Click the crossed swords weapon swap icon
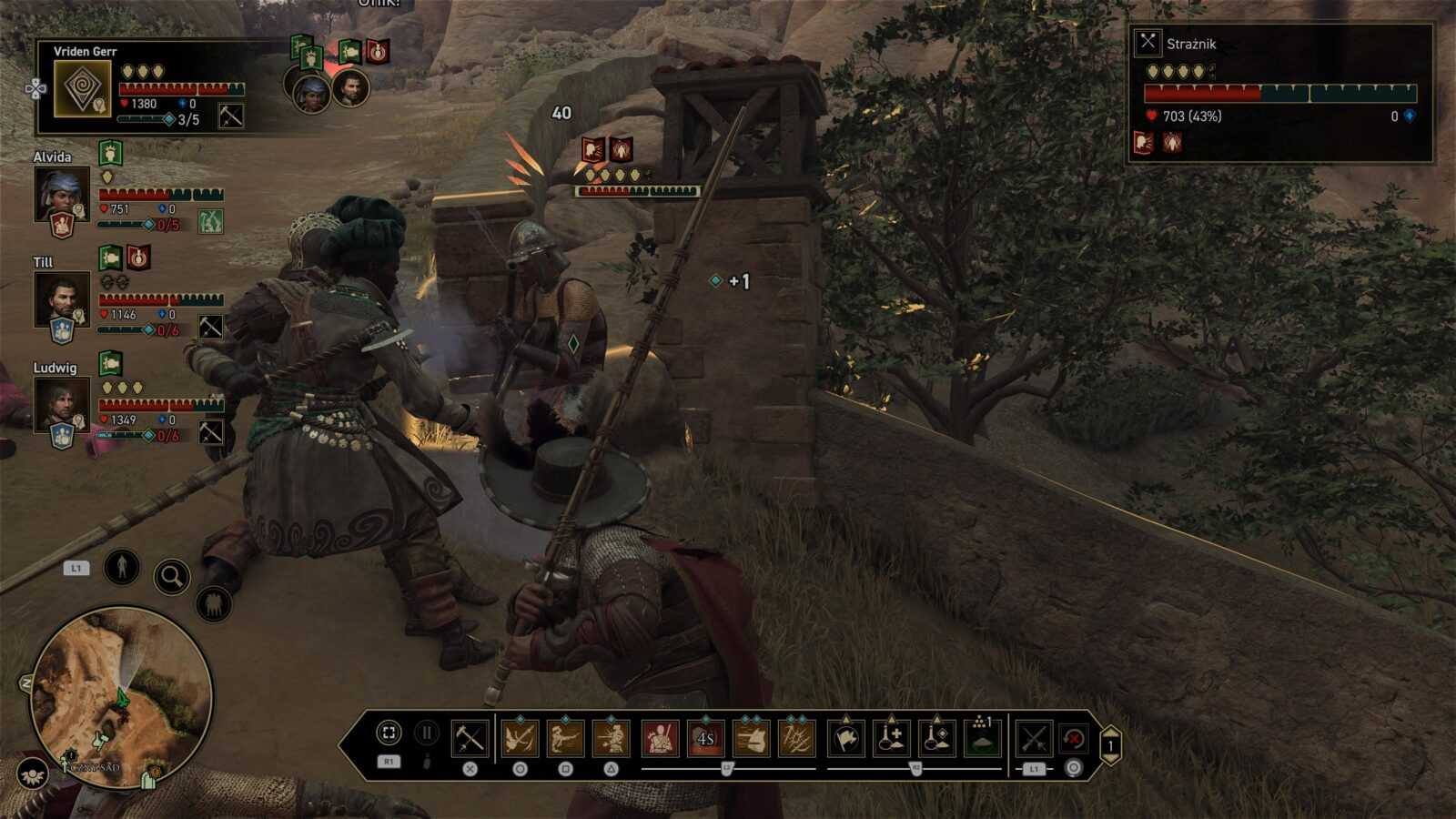Viewport: 1456px width, 819px height. [1034, 738]
